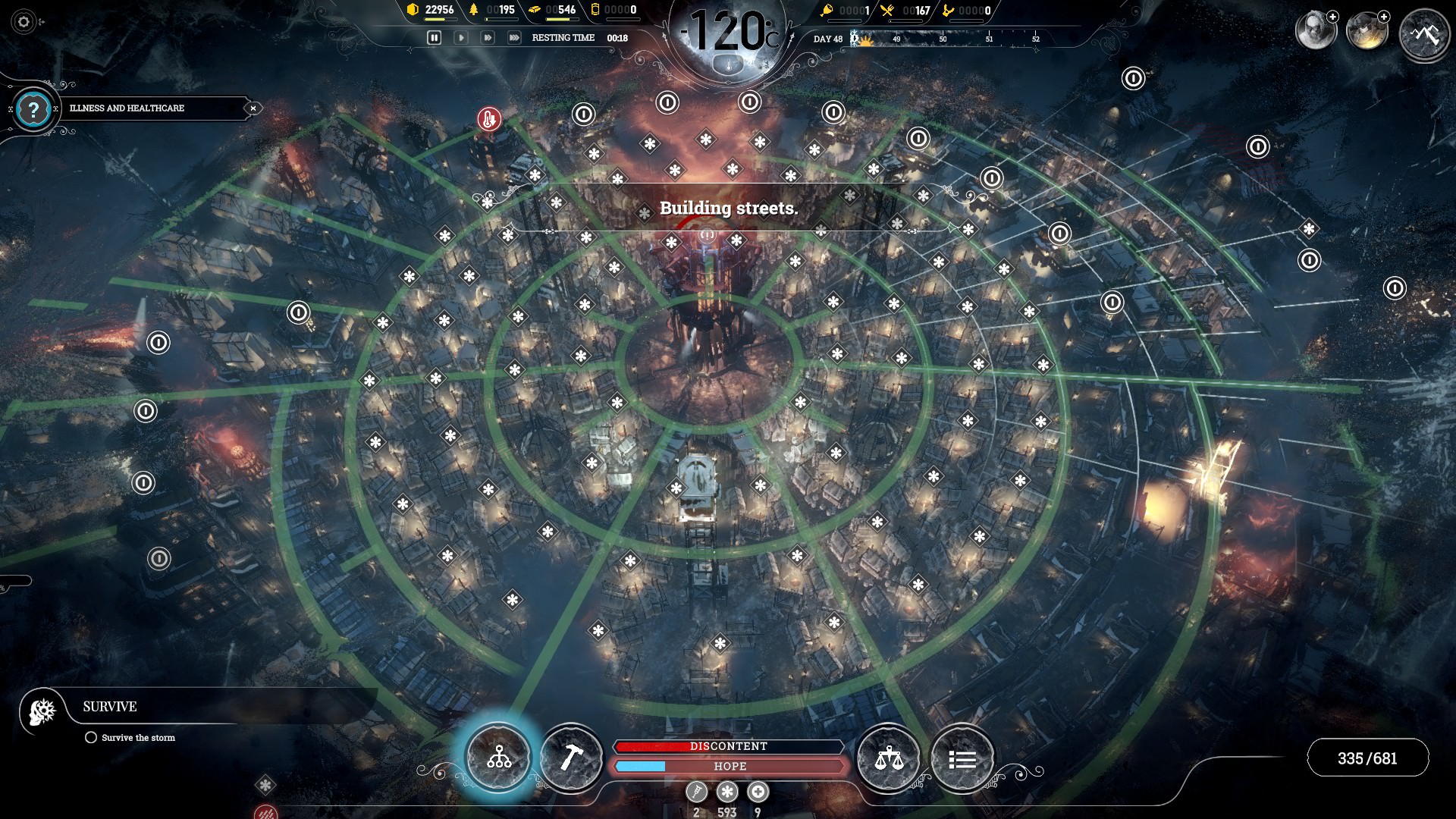Viewport: 1456px width, 819px height.
Task: Click the Hope bar
Action: click(729, 767)
